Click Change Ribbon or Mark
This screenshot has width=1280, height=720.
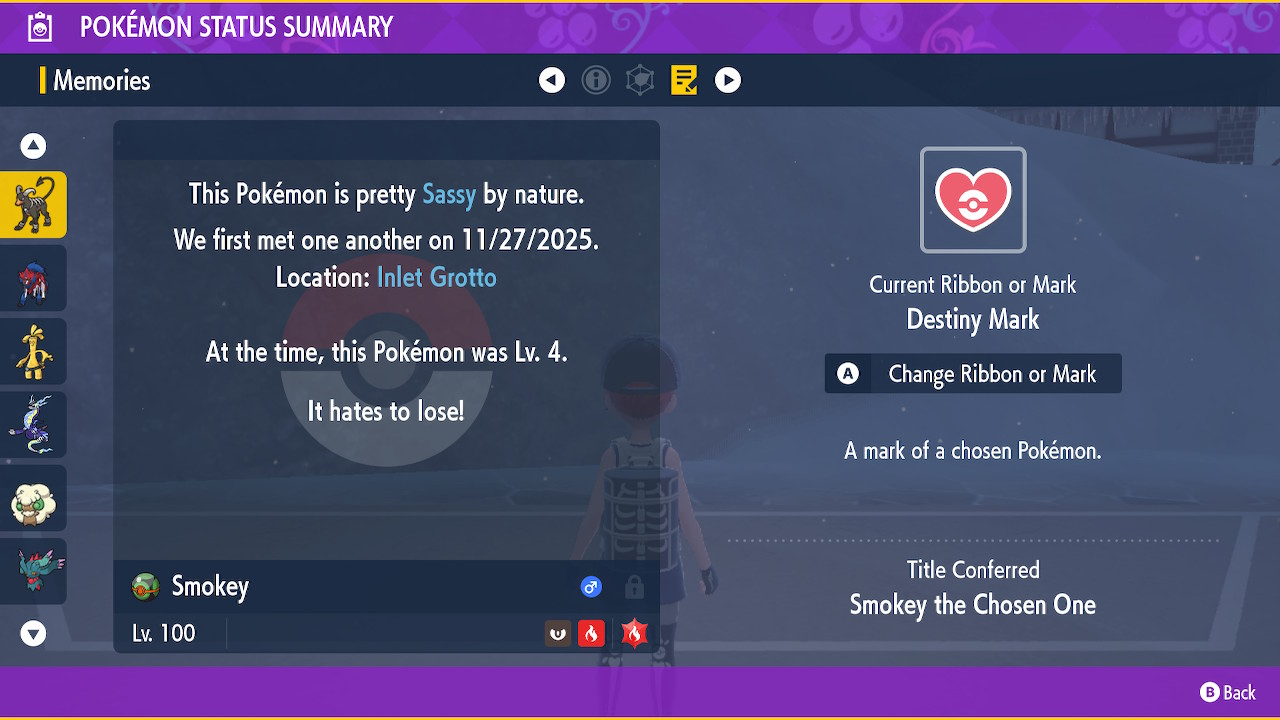[x=973, y=374]
